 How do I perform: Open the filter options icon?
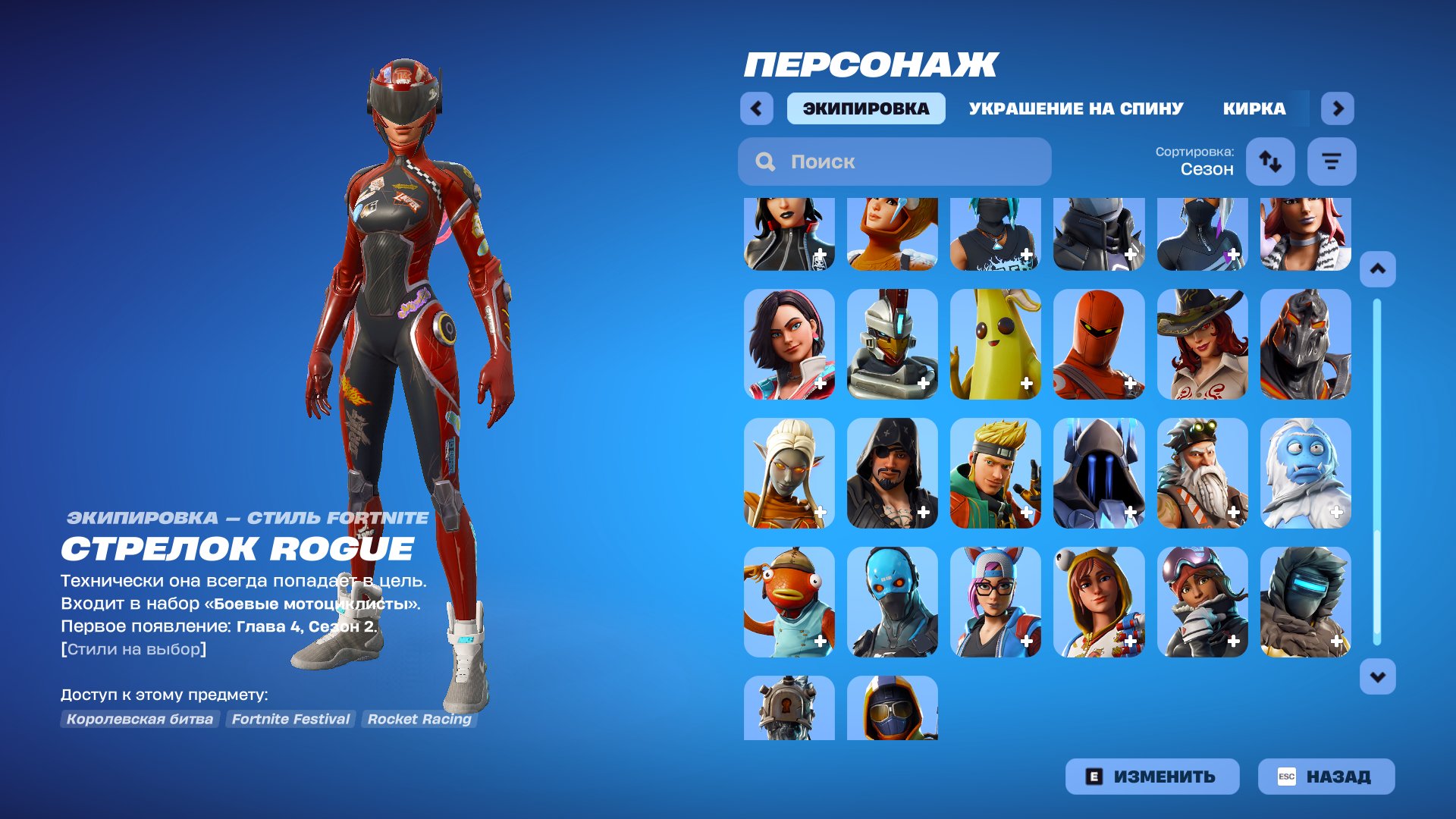[1332, 161]
